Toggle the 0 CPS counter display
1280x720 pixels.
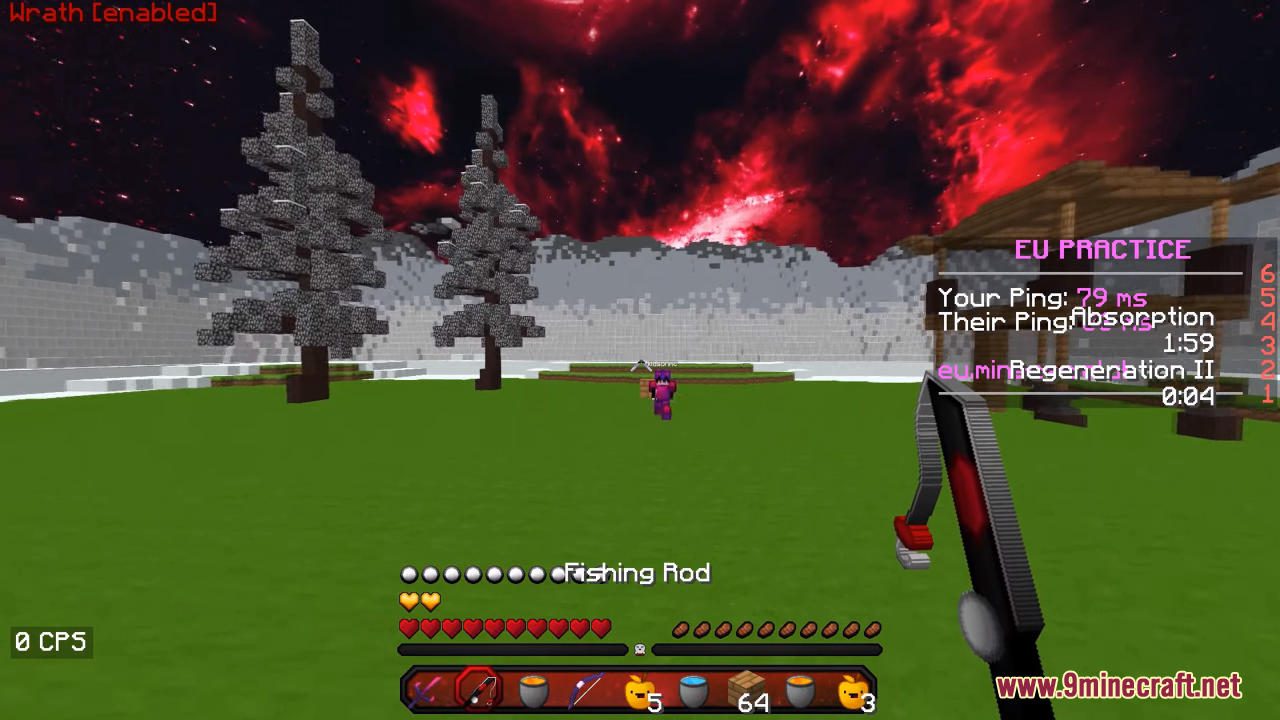click(x=50, y=641)
